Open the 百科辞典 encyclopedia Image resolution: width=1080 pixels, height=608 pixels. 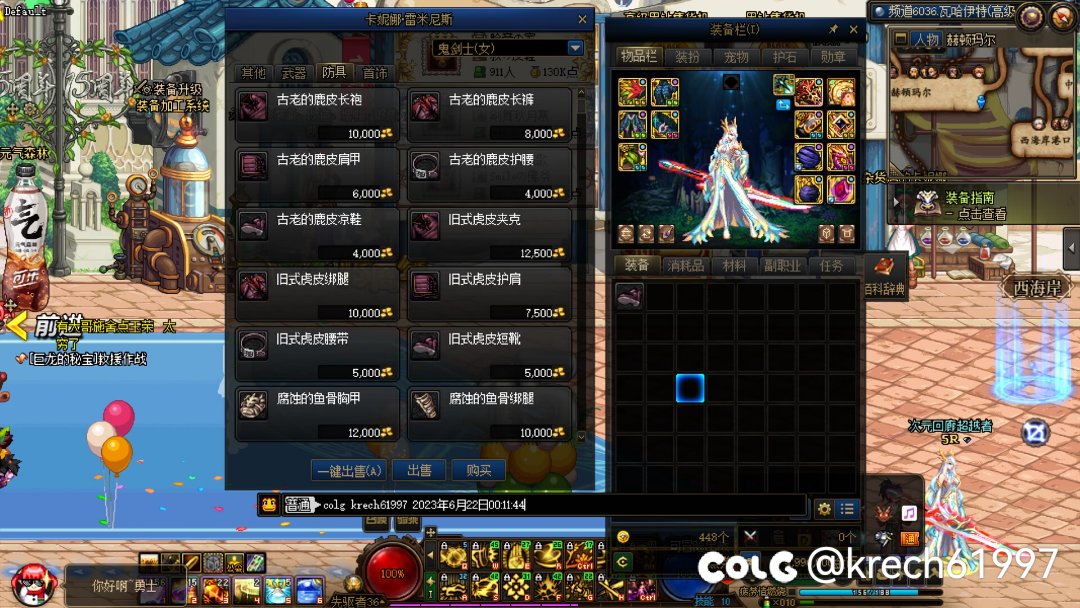coord(884,274)
